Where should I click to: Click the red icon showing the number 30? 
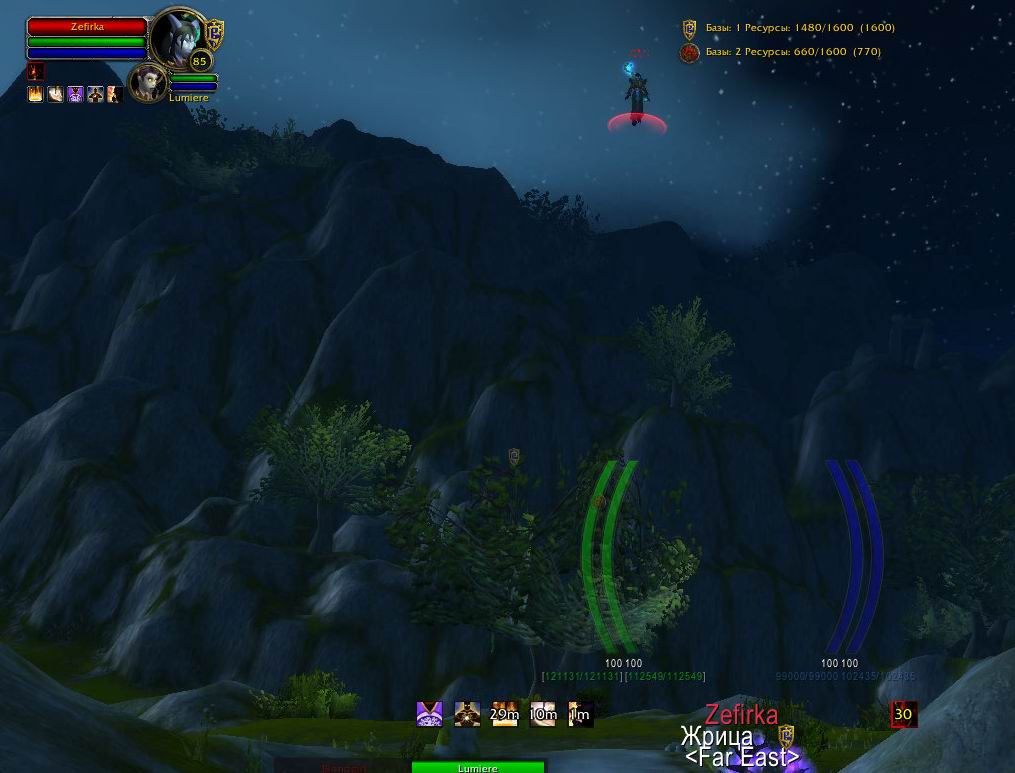tap(903, 714)
